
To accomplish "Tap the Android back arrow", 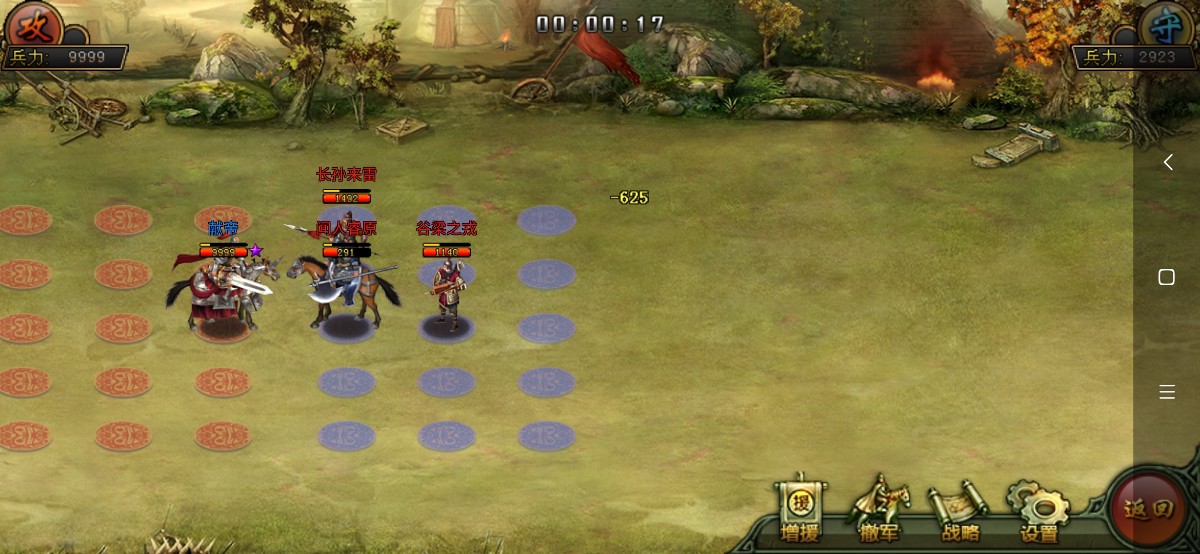I will (1167, 162).
